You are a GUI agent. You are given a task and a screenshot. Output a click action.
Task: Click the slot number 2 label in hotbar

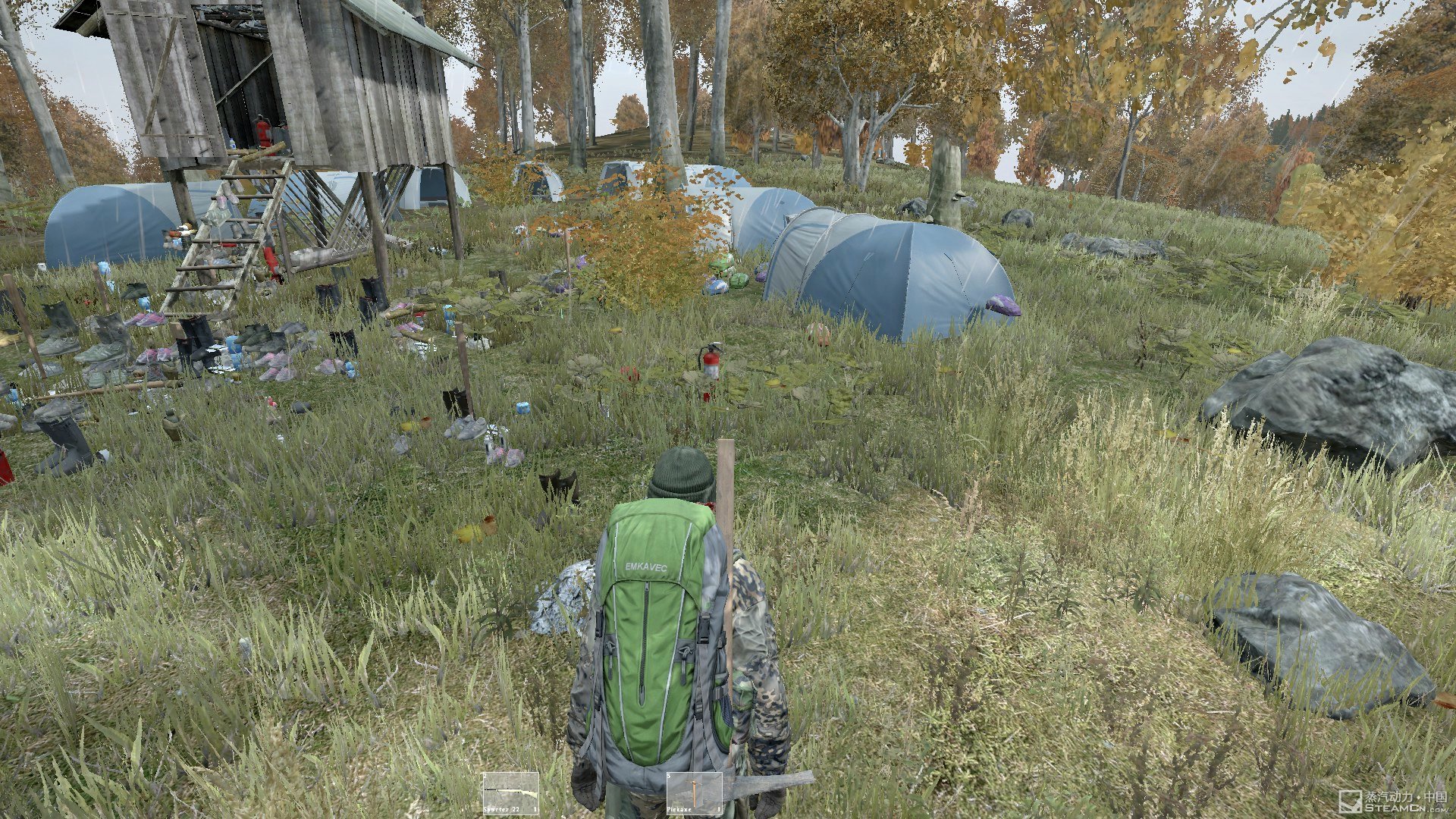coord(485,776)
